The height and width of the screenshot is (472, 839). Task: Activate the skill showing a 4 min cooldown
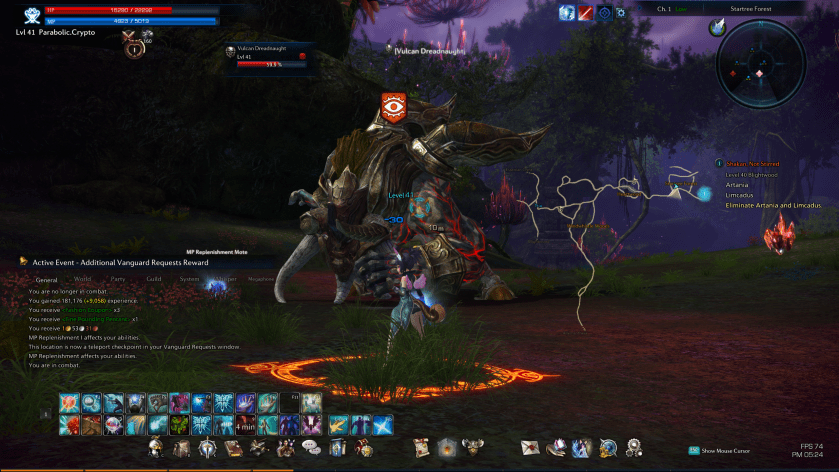click(245, 425)
